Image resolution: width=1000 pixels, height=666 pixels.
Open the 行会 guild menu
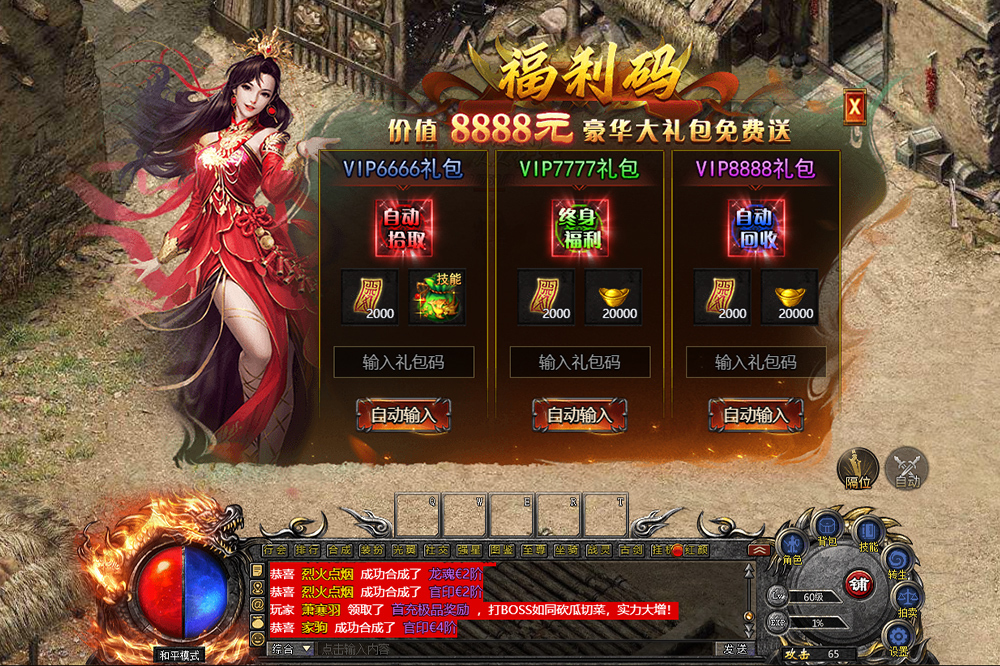tap(275, 549)
